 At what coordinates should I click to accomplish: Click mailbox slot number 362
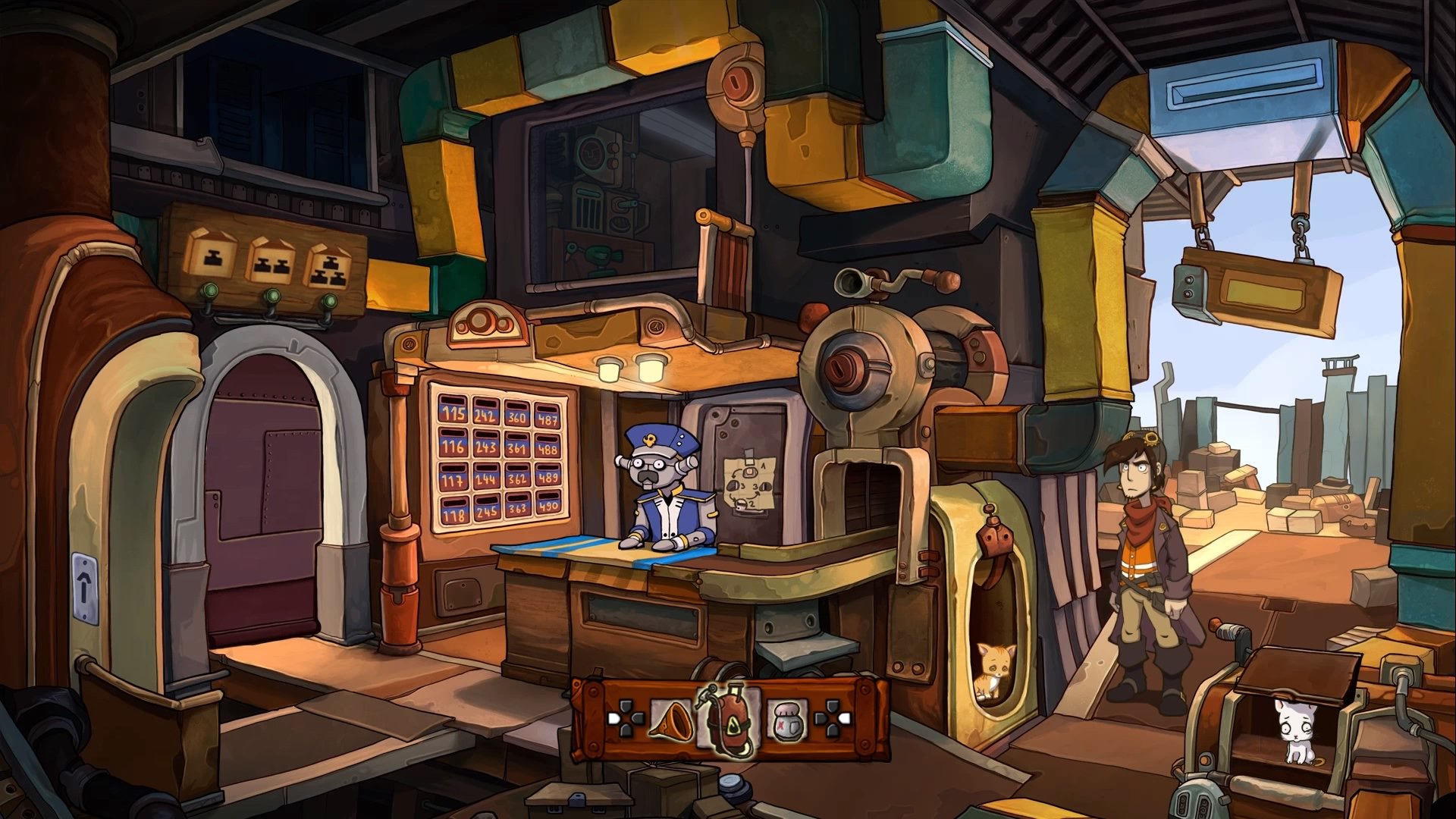point(516,479)
